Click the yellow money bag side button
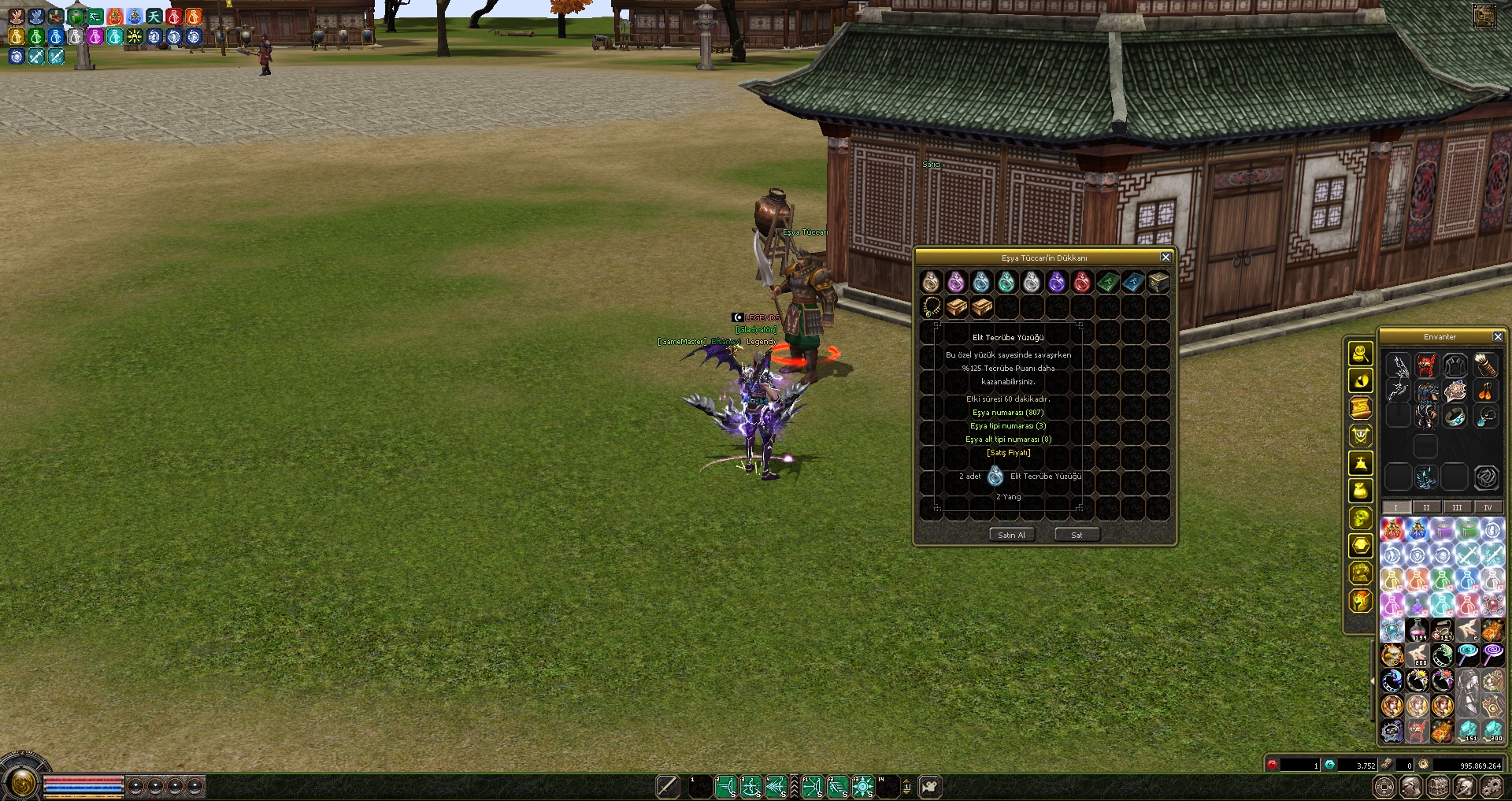Viewport: 1512px width, 801px height. click(x=1361, y=491)
